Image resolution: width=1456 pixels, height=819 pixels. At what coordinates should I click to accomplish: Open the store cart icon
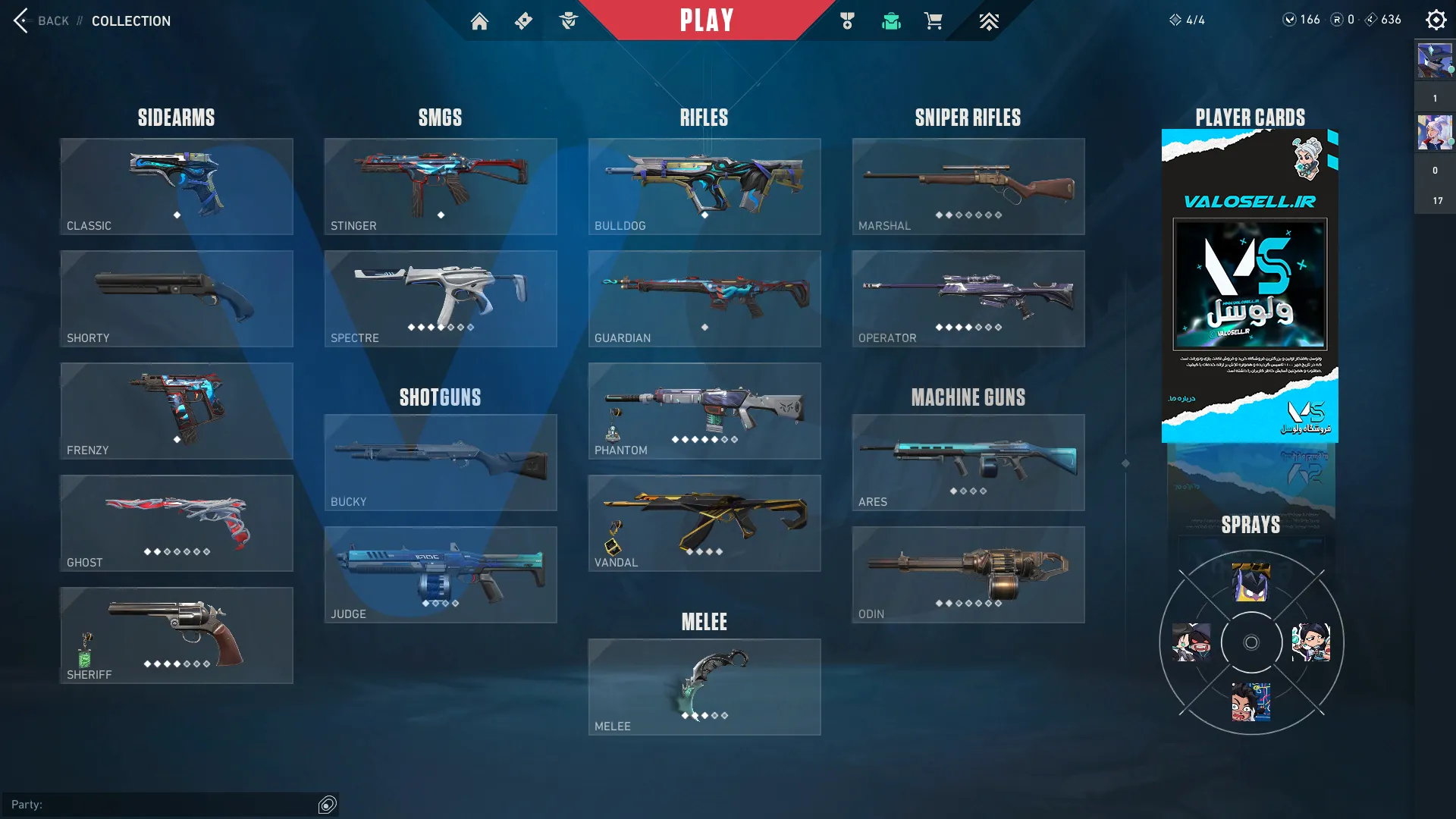point(933,21)
